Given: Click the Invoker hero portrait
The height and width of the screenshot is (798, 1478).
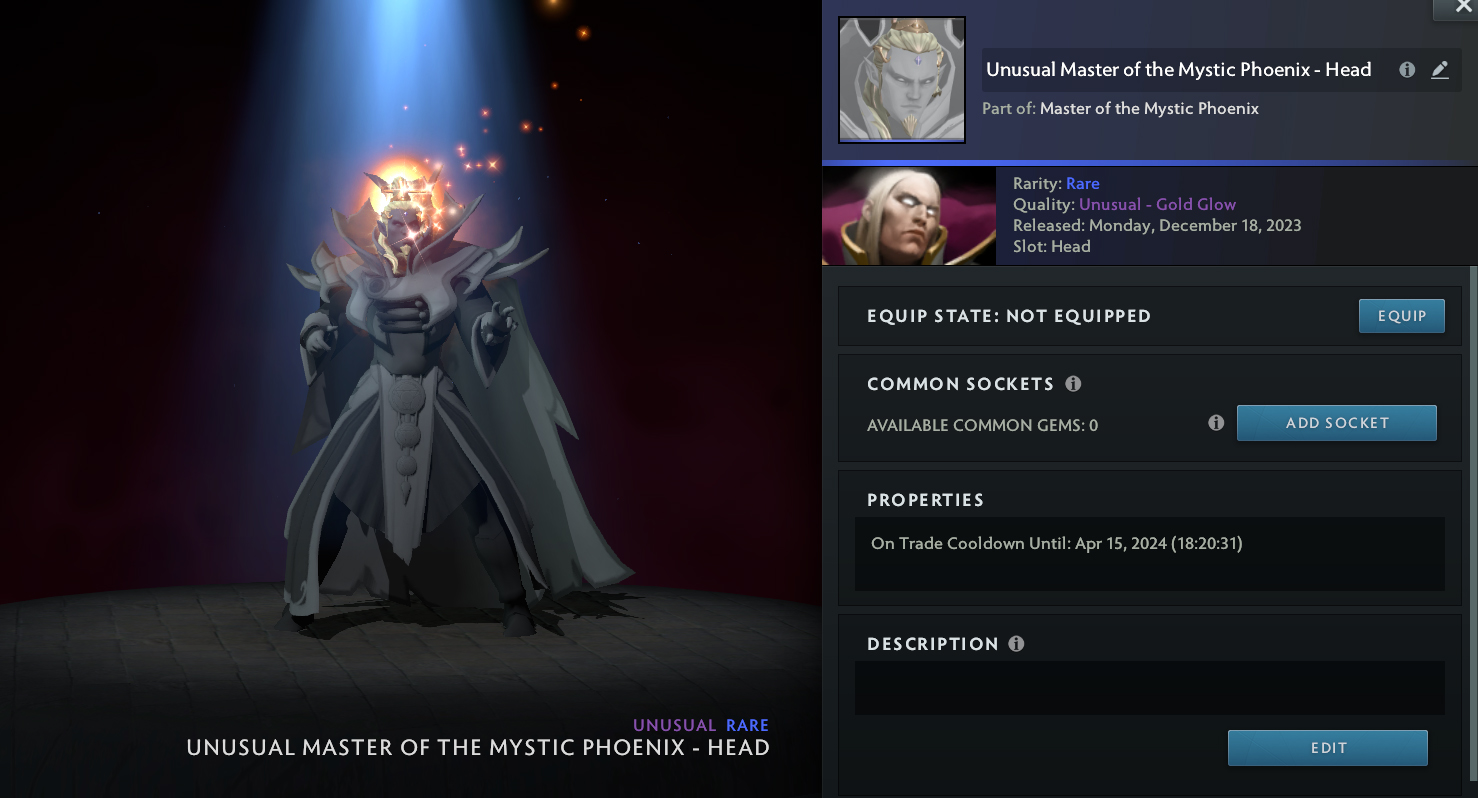Looking at the screenshot, I should pos(908,216).
